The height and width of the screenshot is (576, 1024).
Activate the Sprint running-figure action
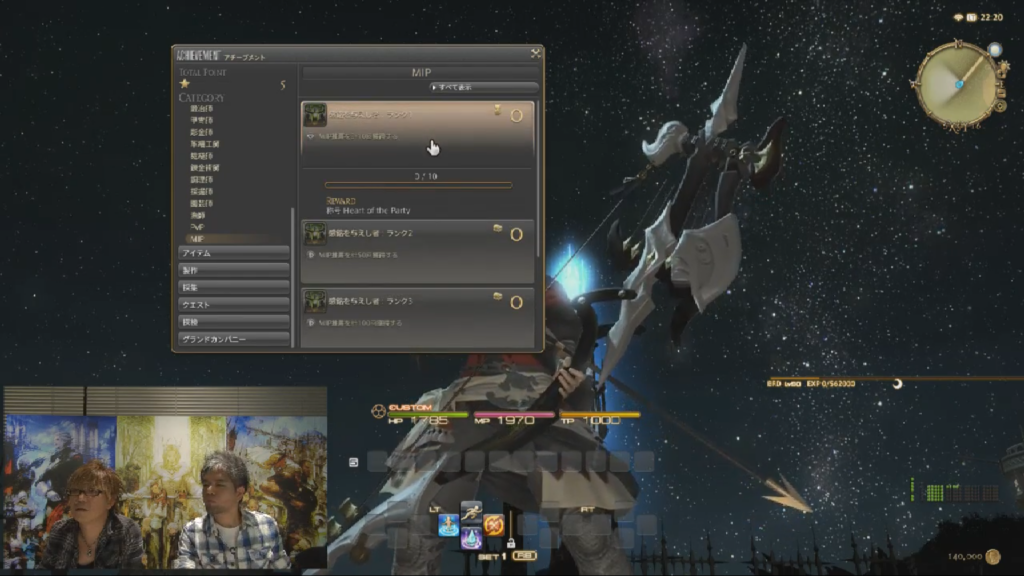point(471,511)
